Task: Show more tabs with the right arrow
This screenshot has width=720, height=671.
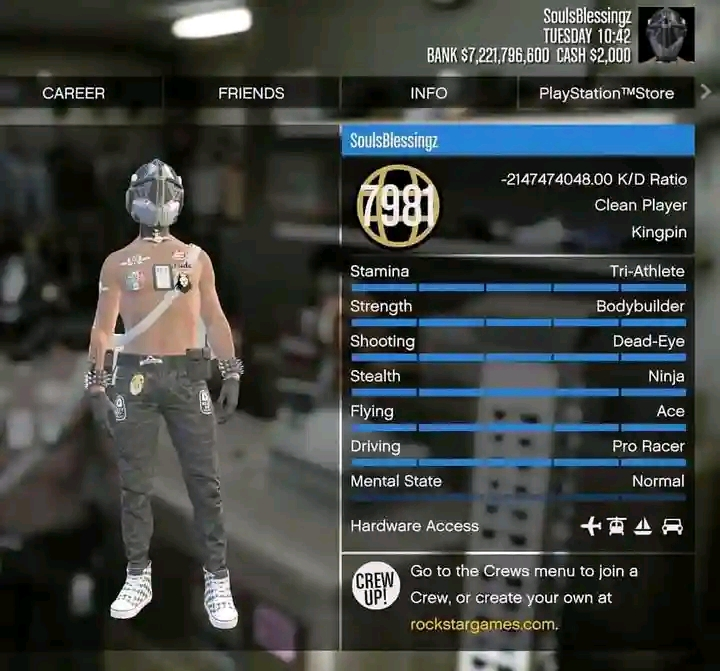Action: pos(706,92)
